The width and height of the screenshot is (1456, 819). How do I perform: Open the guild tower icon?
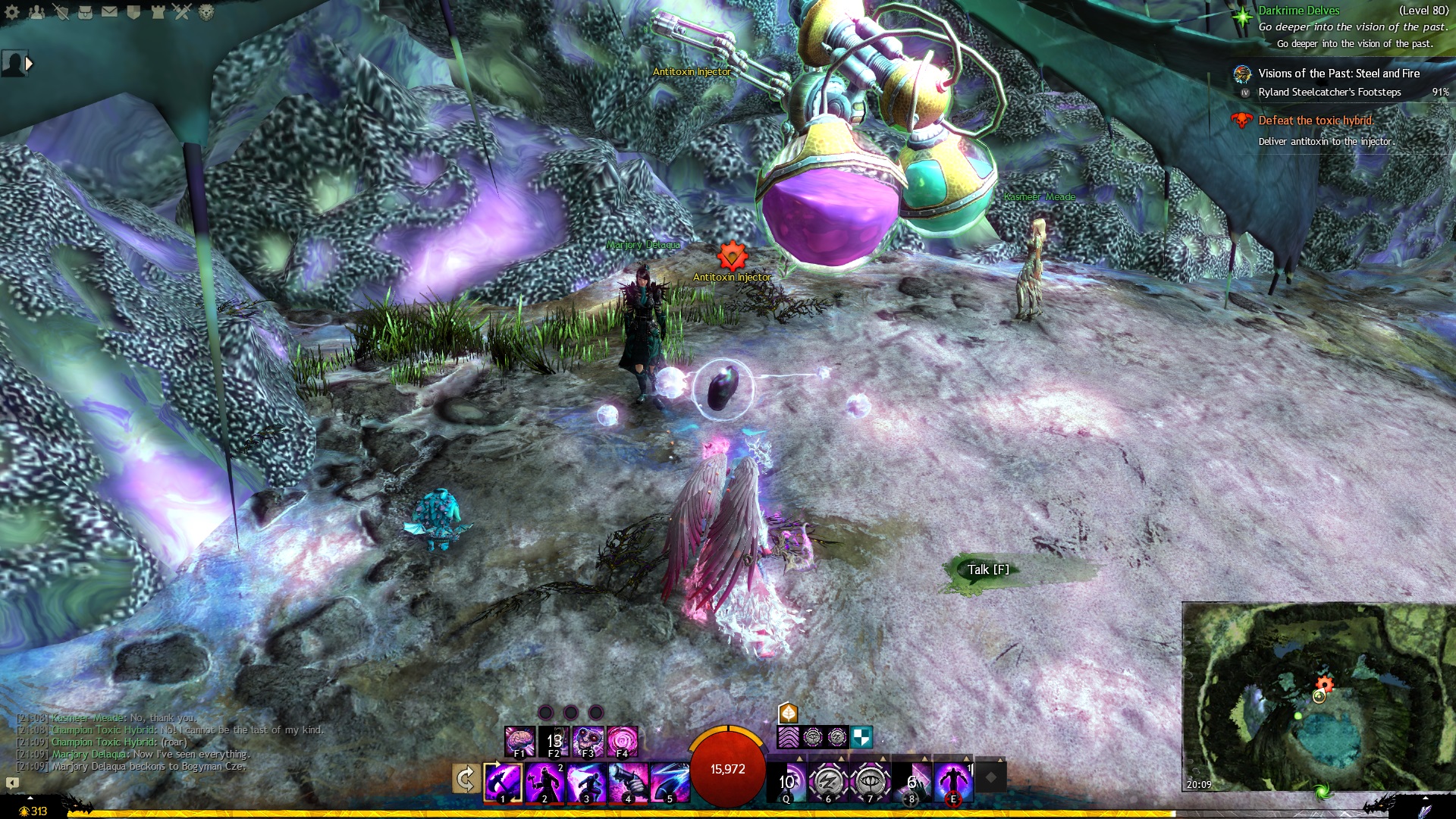tap(158, 12)
